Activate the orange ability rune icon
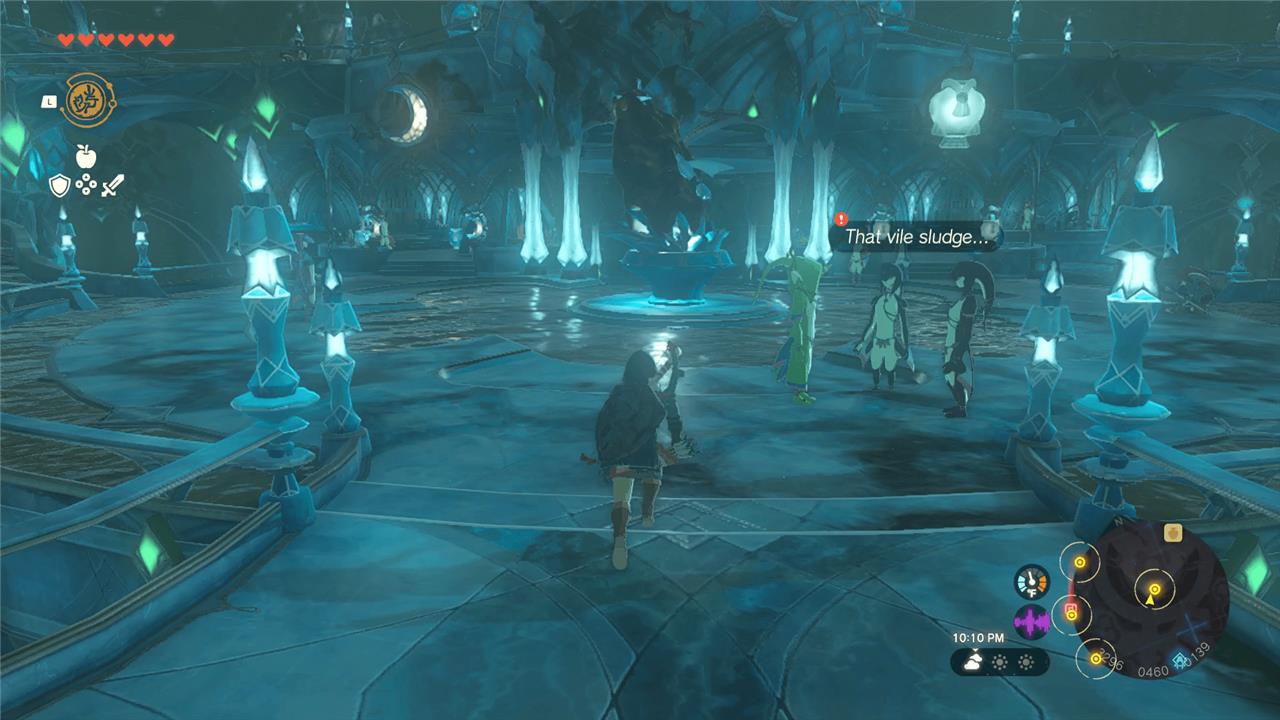The width and height of the screenshot is (1280, 720). 88,101
